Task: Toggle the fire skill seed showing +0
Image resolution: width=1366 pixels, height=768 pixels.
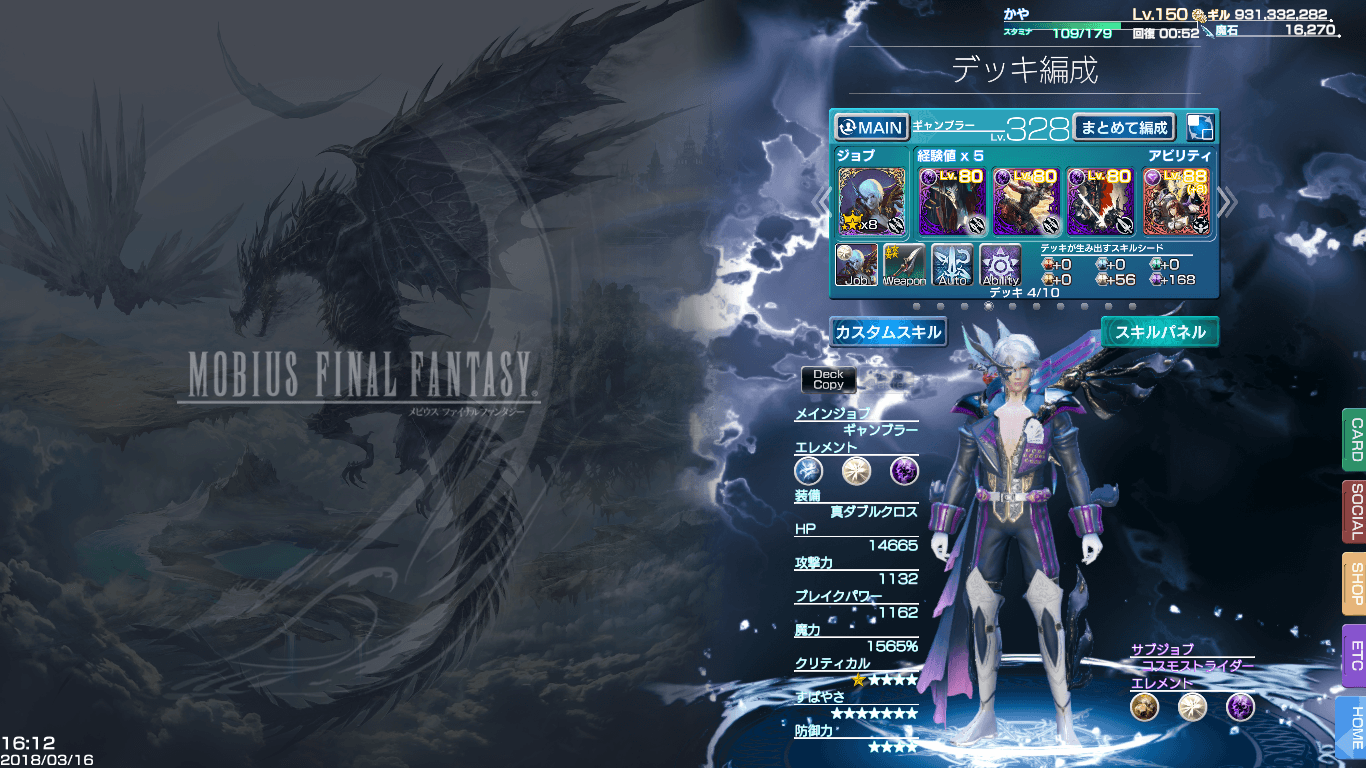Action: [x=1050, y=262]
